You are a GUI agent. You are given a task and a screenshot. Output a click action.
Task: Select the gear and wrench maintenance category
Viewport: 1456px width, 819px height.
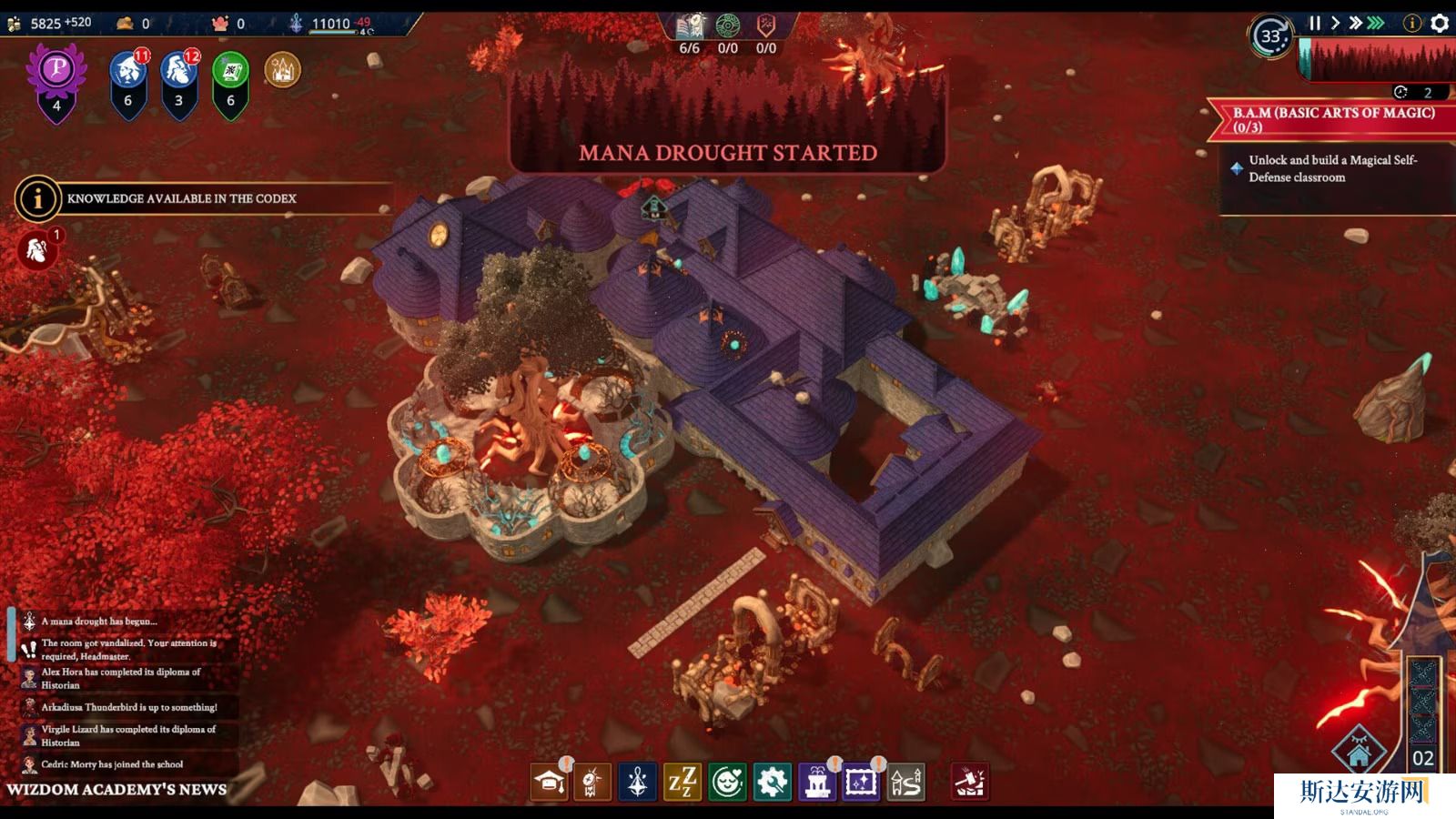tap(772, 782)
